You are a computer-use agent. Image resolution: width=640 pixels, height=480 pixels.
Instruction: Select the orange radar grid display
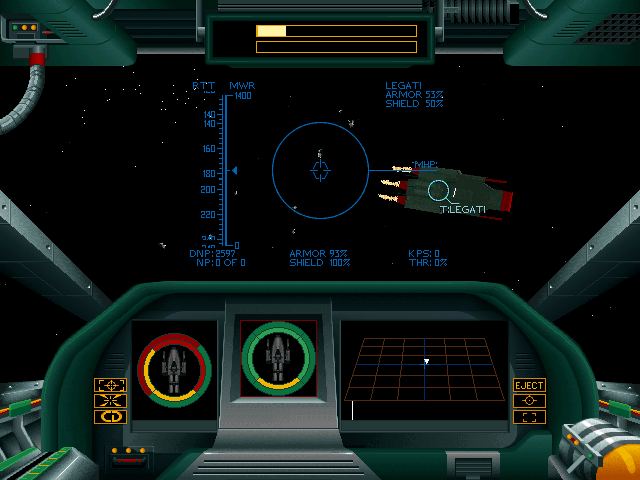(424, 369)
